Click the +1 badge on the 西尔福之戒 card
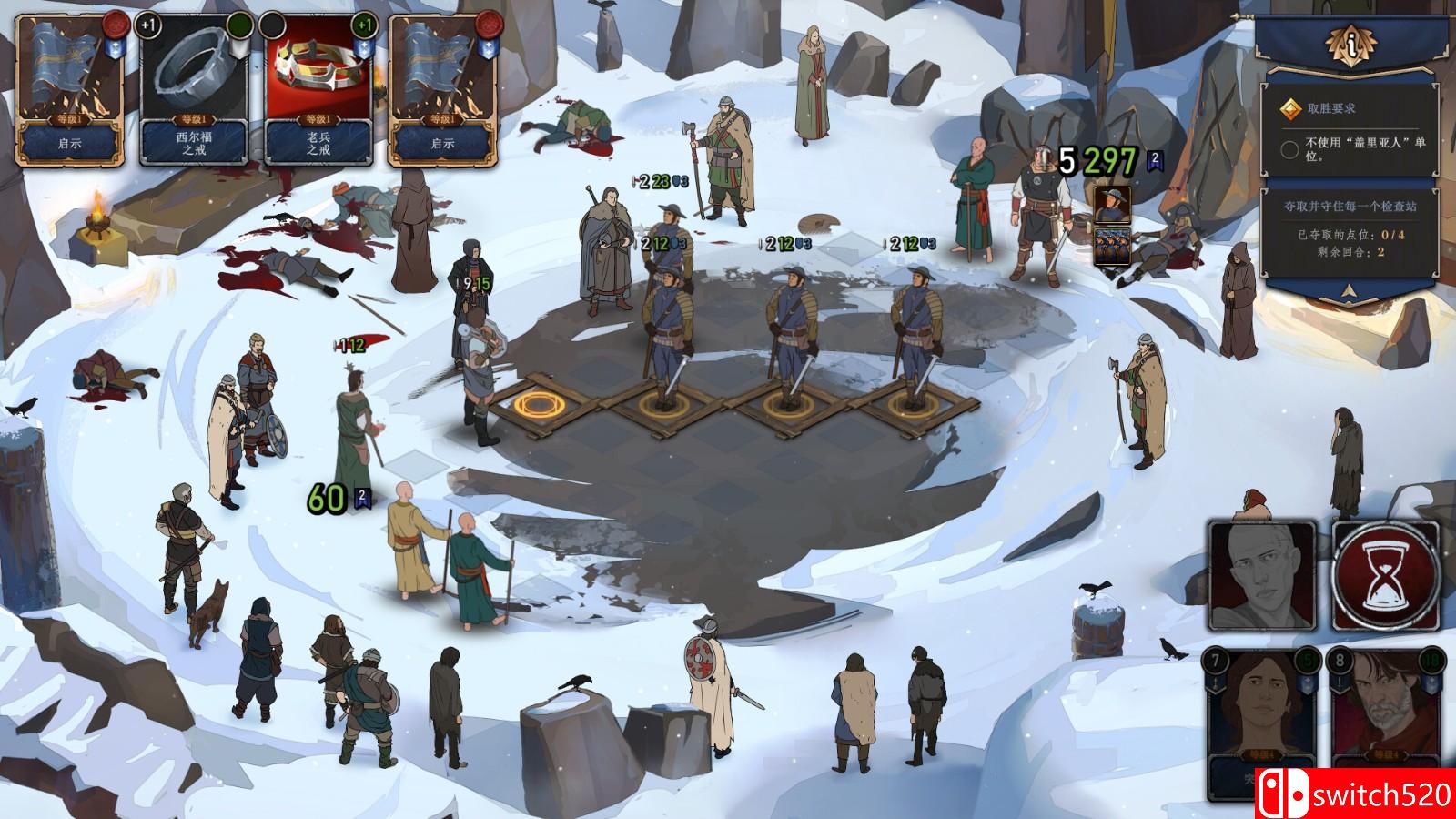 [148, 25]
